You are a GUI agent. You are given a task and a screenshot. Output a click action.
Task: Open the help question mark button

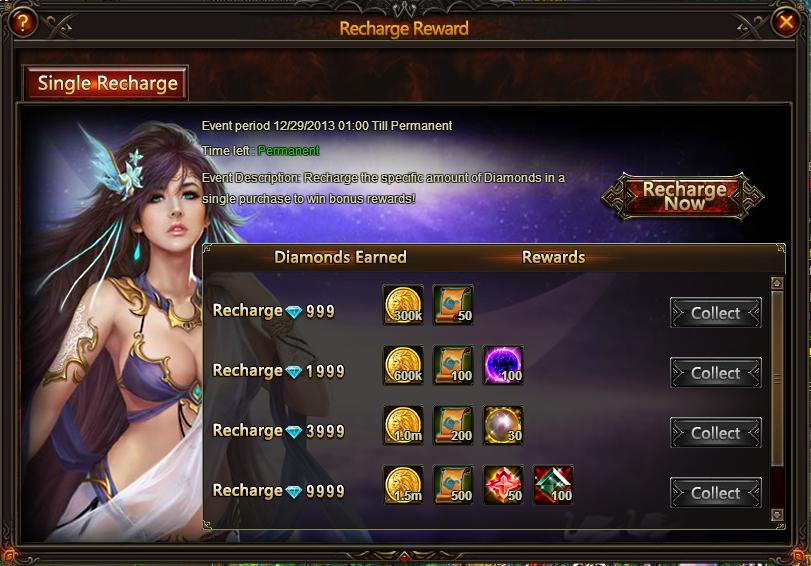point(22,21)
